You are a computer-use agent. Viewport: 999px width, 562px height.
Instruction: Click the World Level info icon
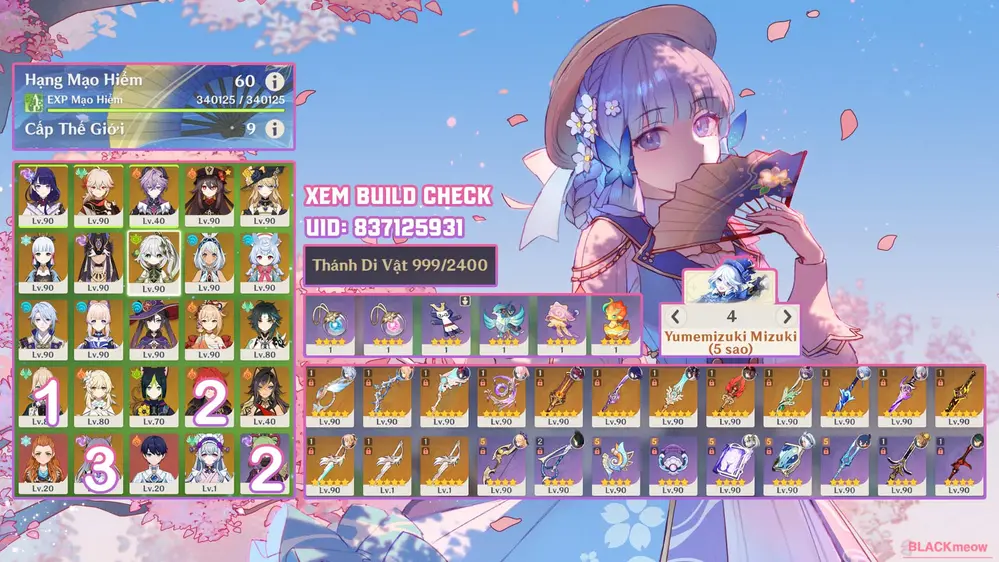point(273,128)
